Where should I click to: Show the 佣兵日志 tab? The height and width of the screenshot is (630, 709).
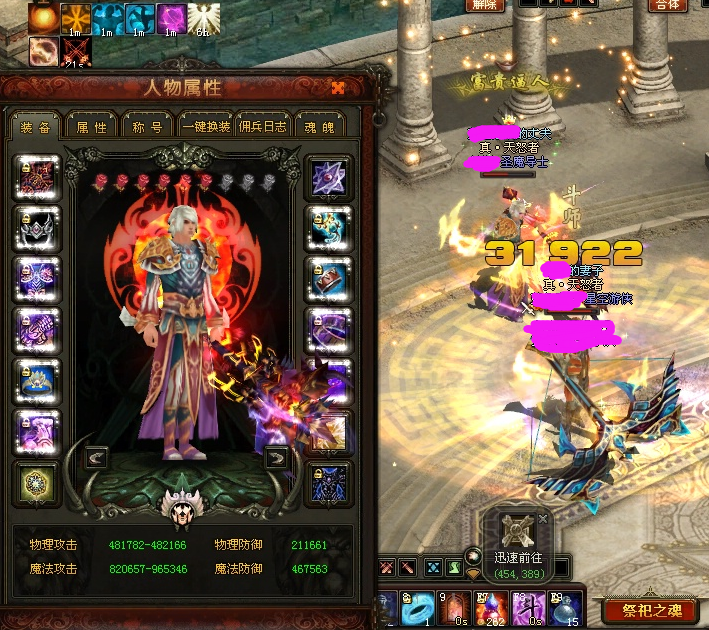click(x=263, y=126)
